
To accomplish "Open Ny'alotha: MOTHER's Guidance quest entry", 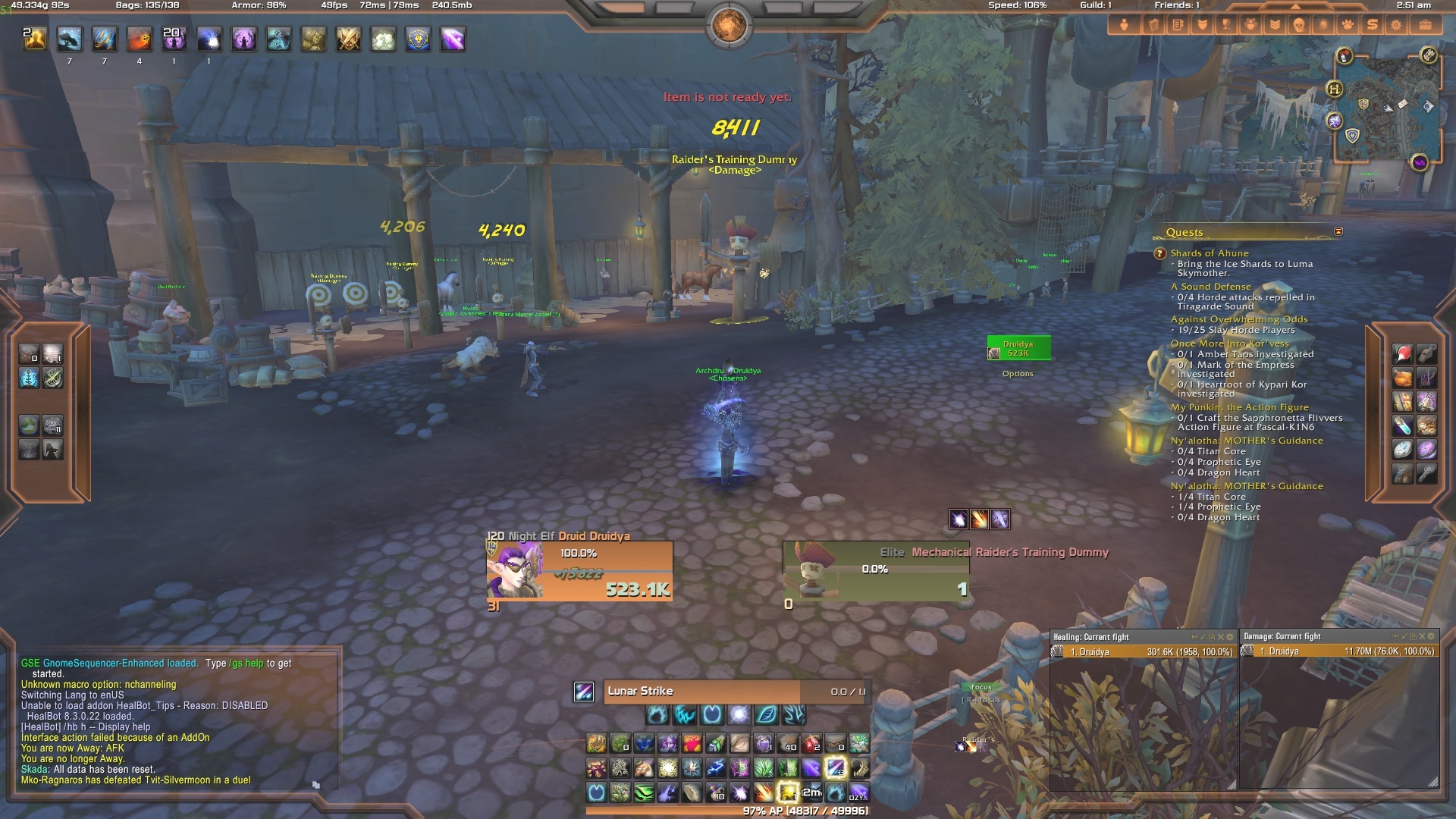I will (x=1246, y=441).
